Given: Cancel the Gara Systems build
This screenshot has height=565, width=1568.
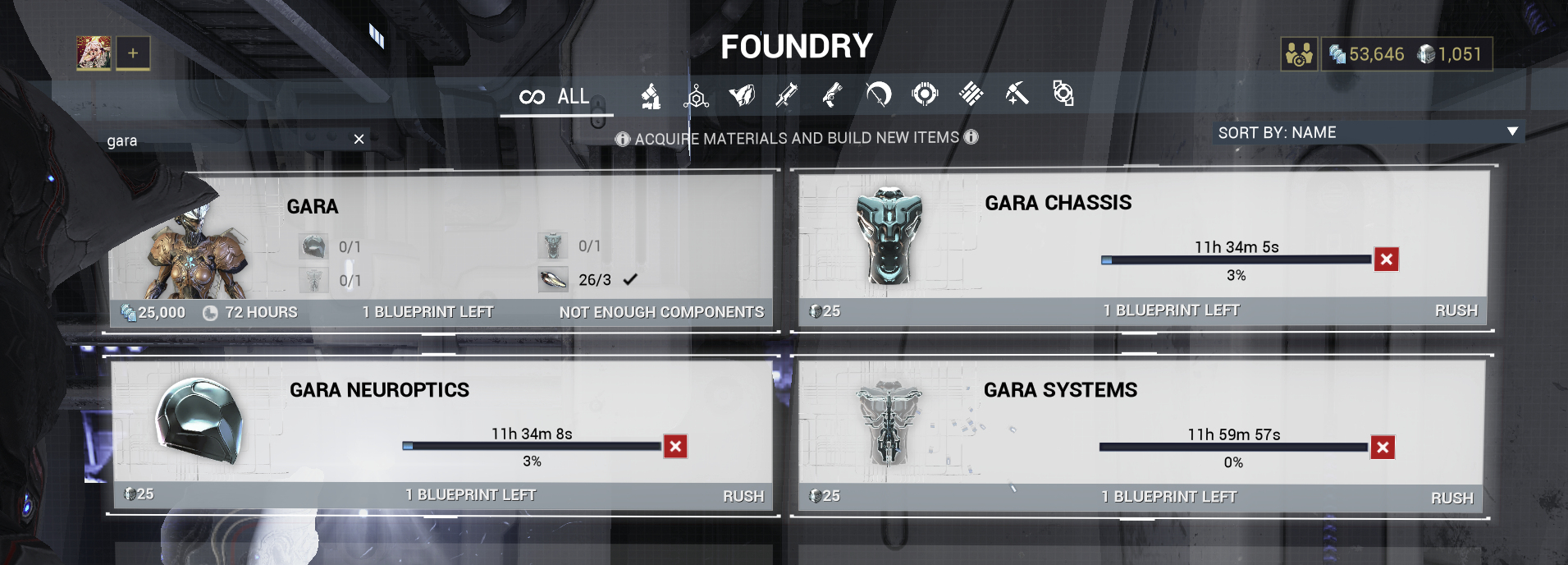Looking at the screenshot, I should (1383, 448).
